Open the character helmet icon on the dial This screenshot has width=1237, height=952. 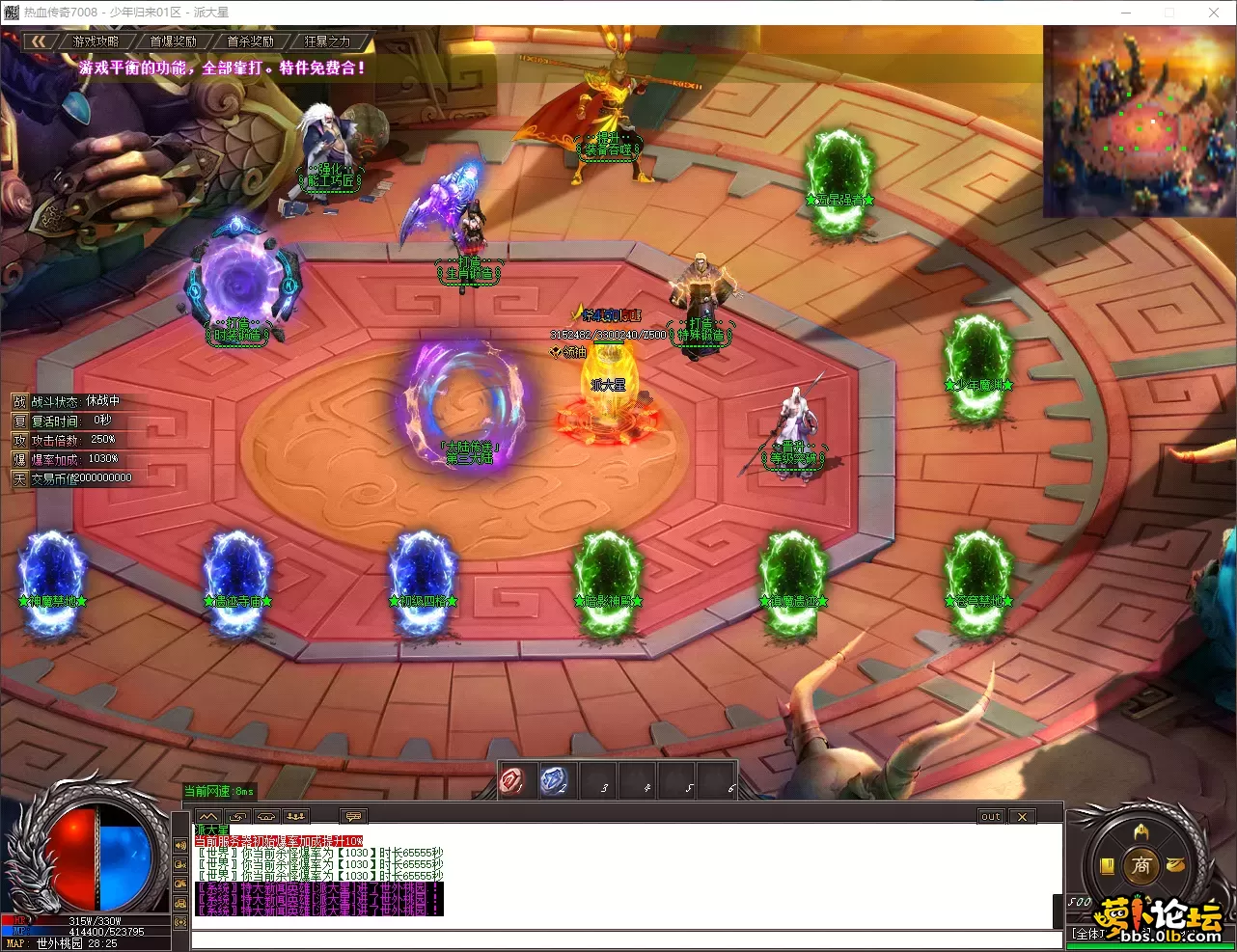[x=1141, y=832]
